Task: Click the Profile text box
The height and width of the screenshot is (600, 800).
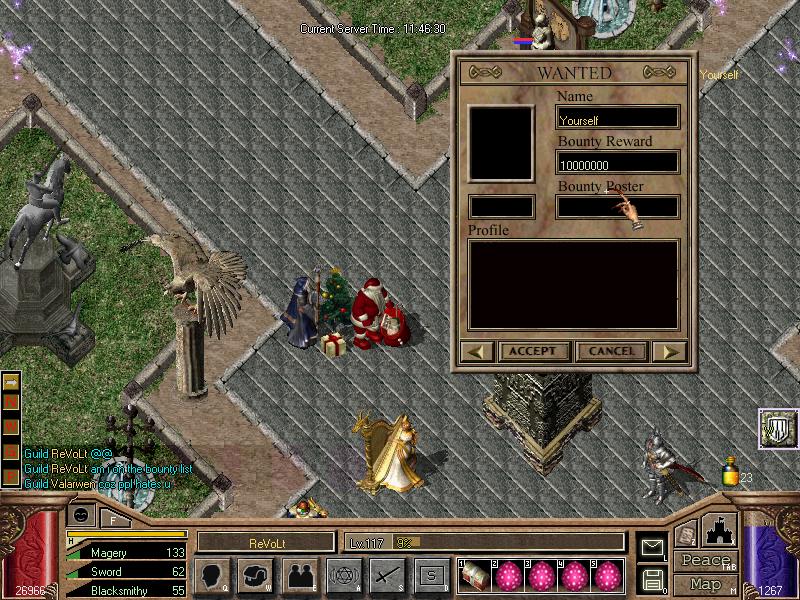Action: click(573, 284)
